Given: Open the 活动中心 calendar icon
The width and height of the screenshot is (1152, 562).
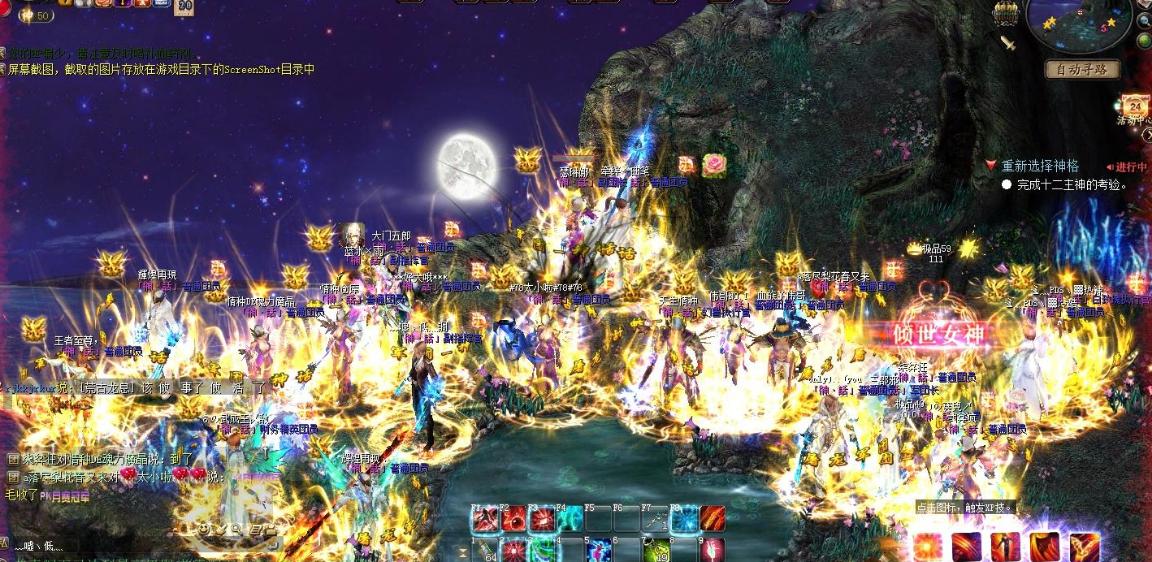Looking at the screenshot, I should (x=1135, y=107).
